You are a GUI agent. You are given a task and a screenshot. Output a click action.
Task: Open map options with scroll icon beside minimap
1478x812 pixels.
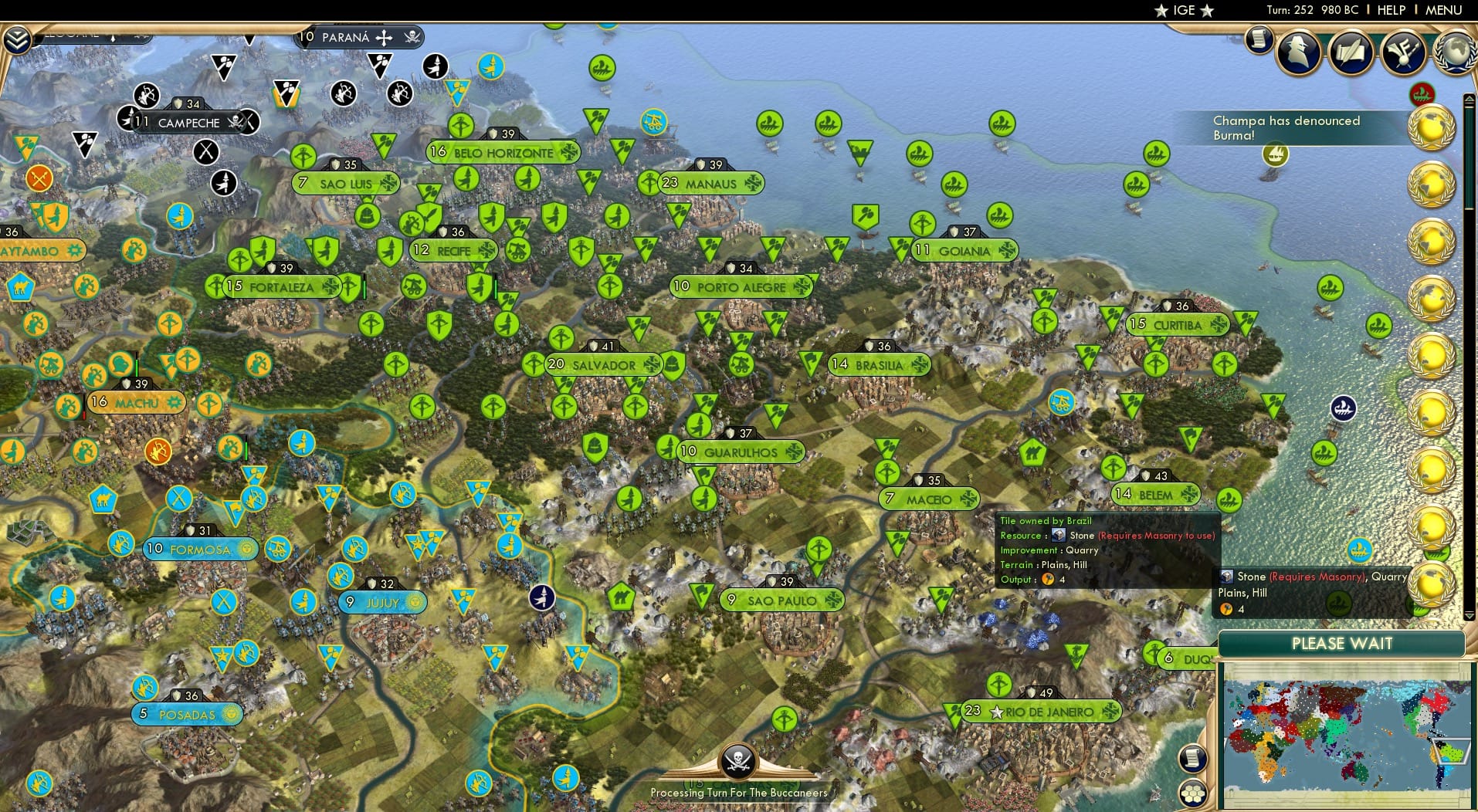[x=1193, y=759]
